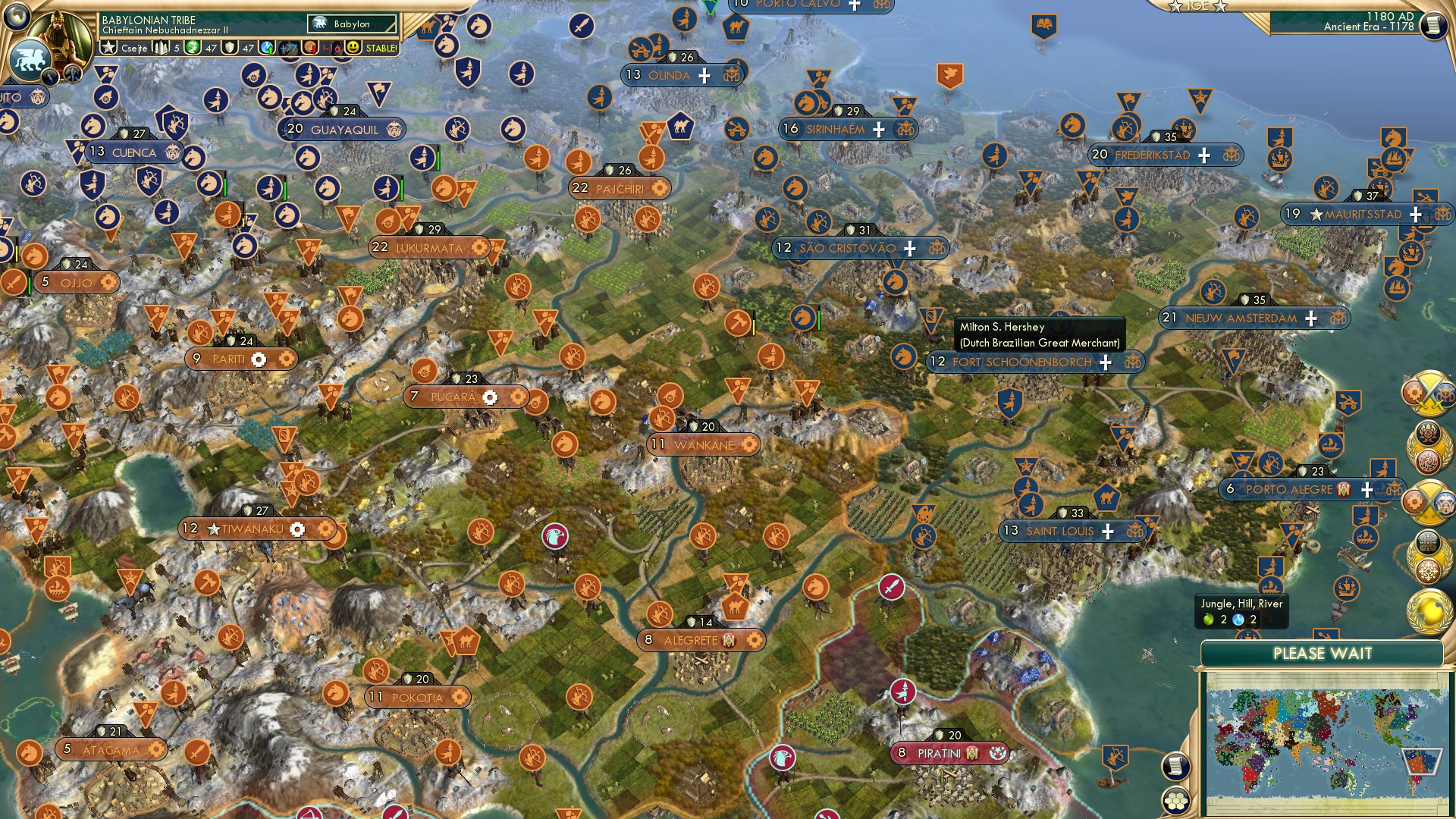This screenshot has width=1456, height=819.
Task: Click the shield icon showing 47 in top bar
Action: [231, 46]
